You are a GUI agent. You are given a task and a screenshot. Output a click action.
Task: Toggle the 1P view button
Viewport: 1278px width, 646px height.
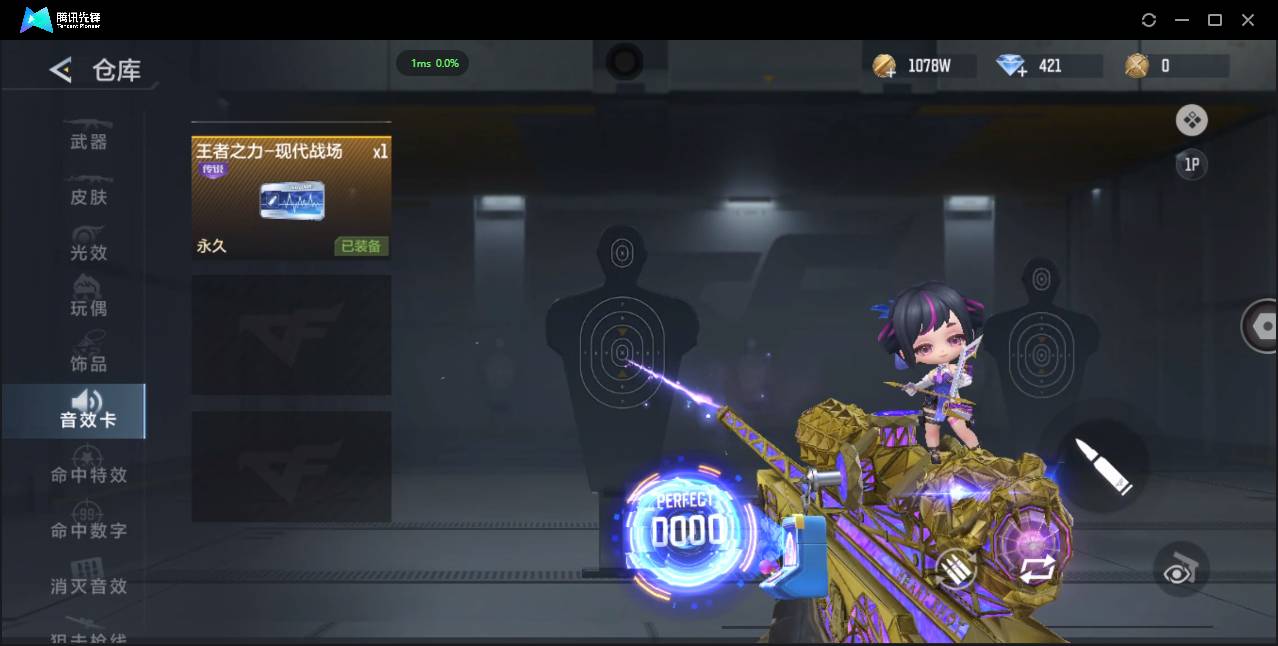pos(1191,165)
